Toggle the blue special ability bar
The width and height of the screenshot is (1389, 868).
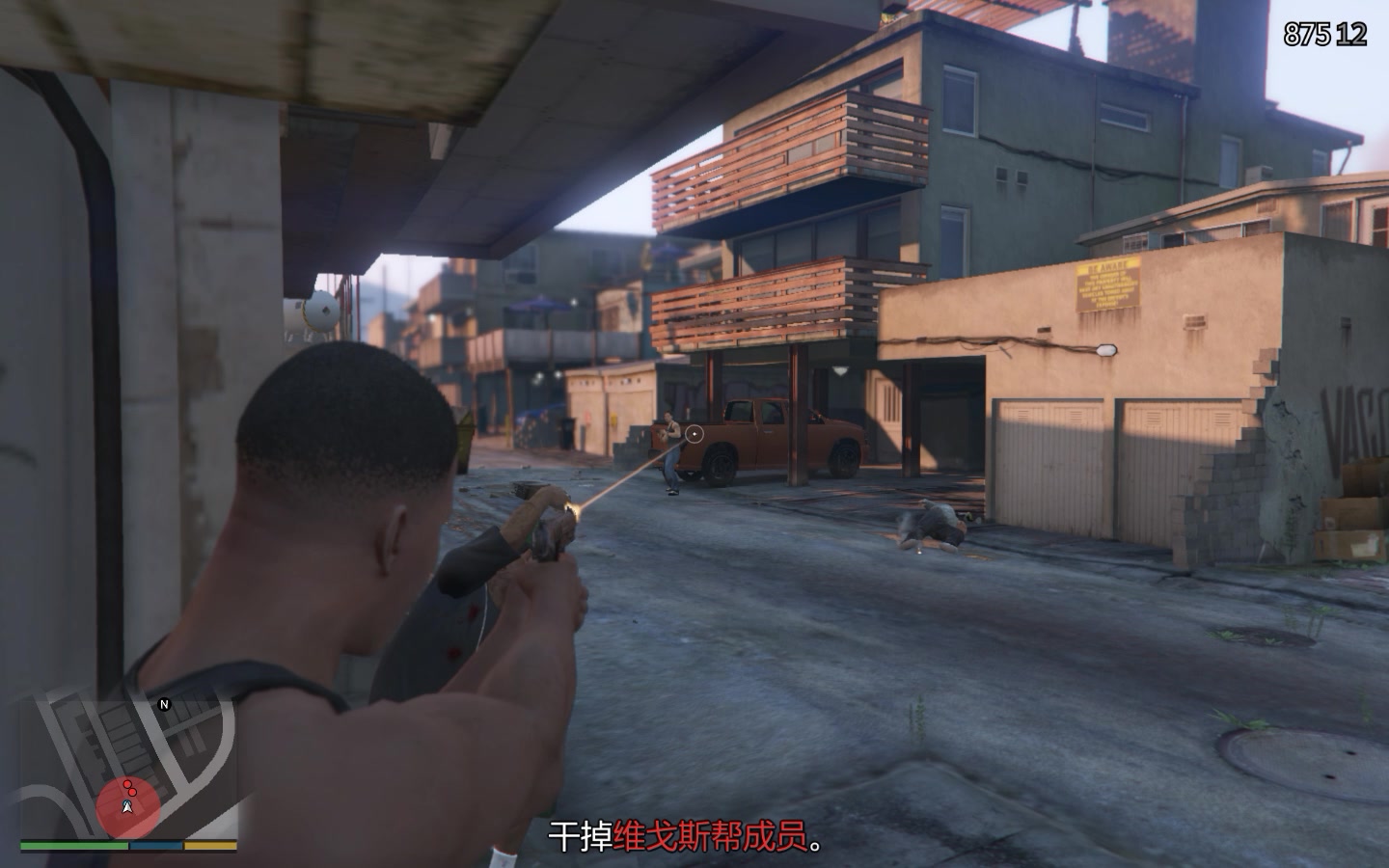[155, 845]
